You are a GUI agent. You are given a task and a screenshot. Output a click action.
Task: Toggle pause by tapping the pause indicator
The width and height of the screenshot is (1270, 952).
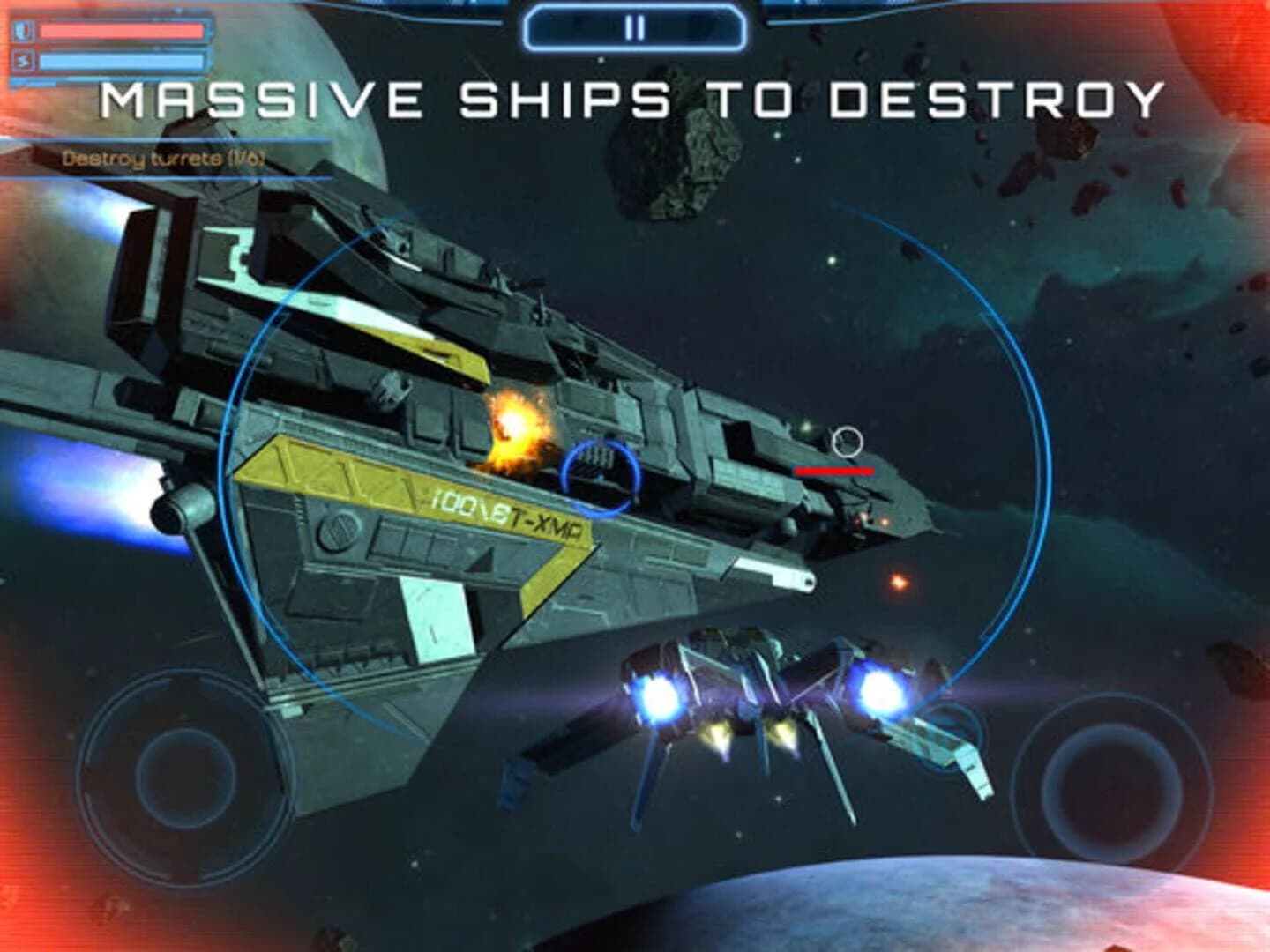633,26
